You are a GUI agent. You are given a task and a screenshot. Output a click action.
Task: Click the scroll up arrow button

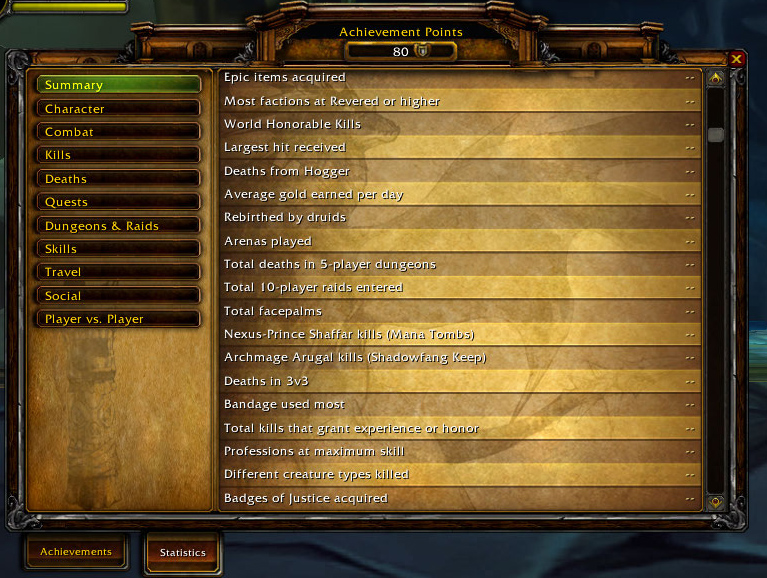coord(715,78)
